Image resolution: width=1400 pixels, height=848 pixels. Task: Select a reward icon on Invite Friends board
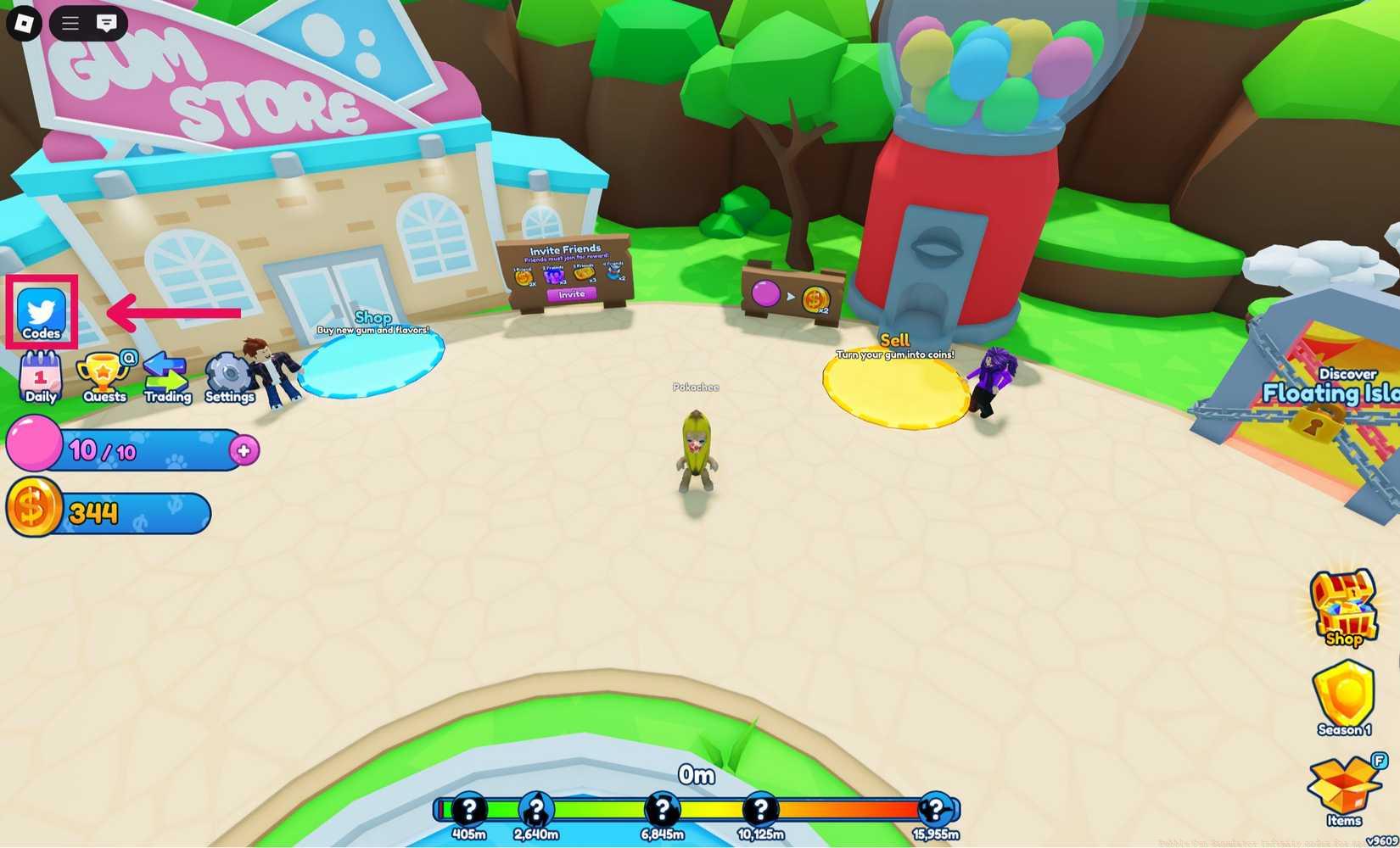pyautogui.click(x=524, y=276)
